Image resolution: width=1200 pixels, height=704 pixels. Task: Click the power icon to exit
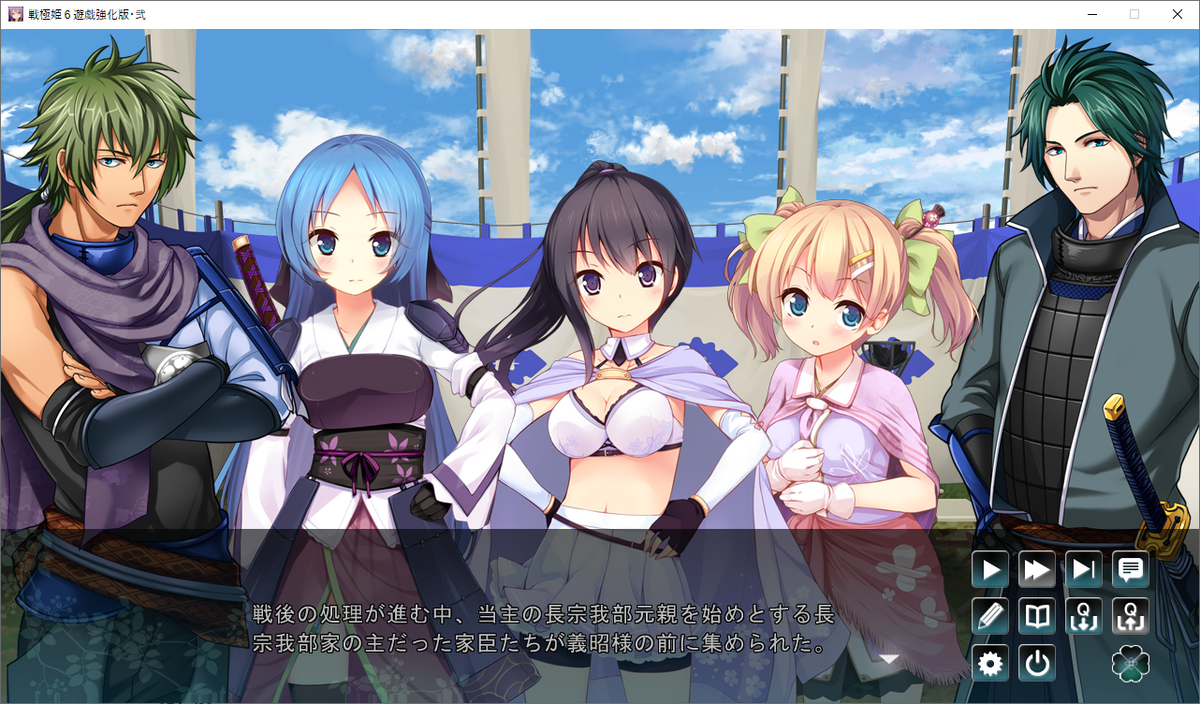click(x=1037, y=663)
